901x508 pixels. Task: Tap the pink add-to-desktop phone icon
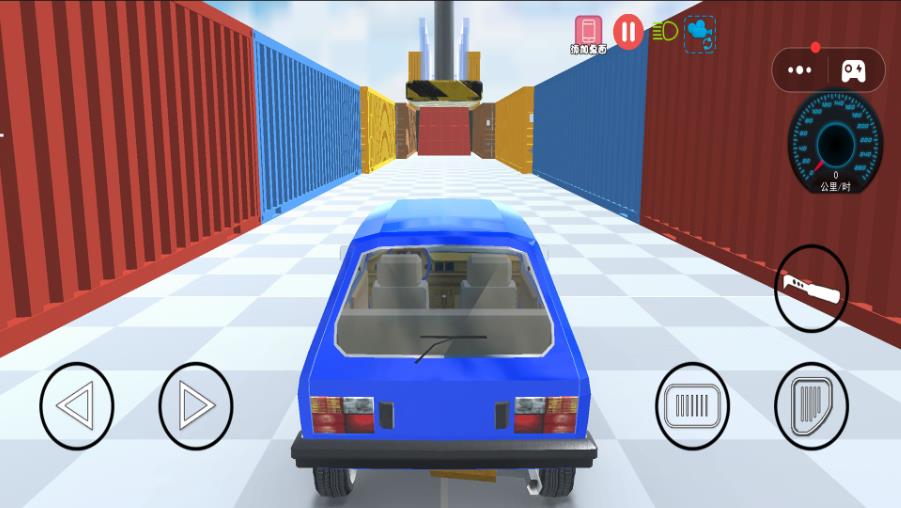(589, 30)
